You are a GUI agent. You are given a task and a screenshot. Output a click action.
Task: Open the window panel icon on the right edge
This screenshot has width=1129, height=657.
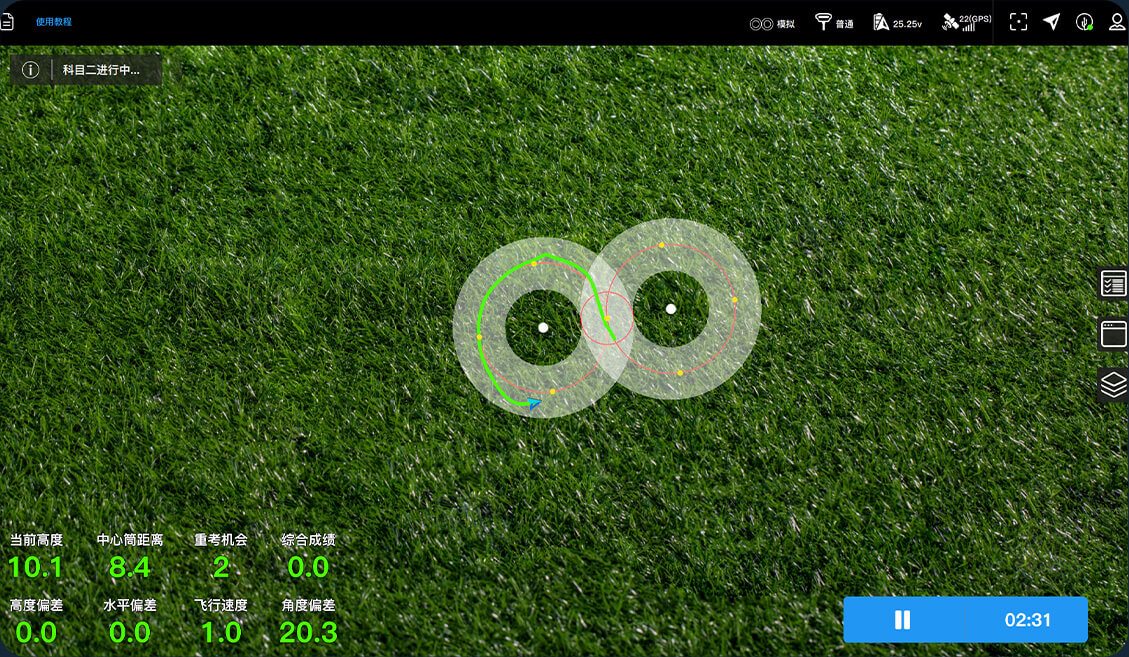1113,334
